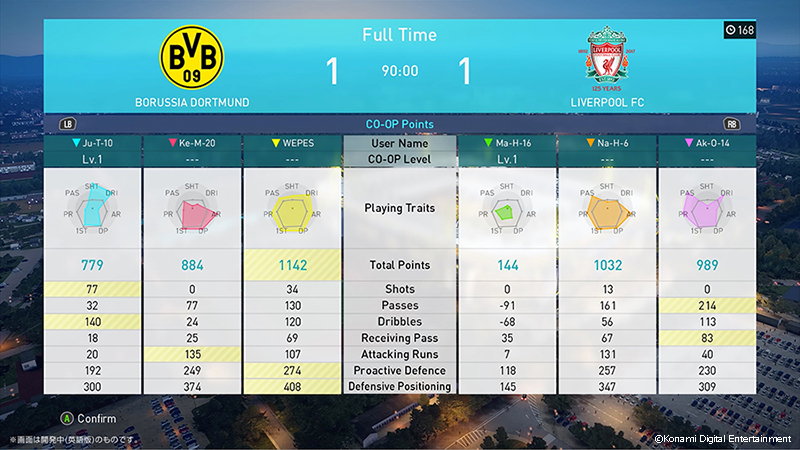The width and height of the screenshot is (800, 450).
Task: Click the CO-OP Points page title bar
Action: 399,124
